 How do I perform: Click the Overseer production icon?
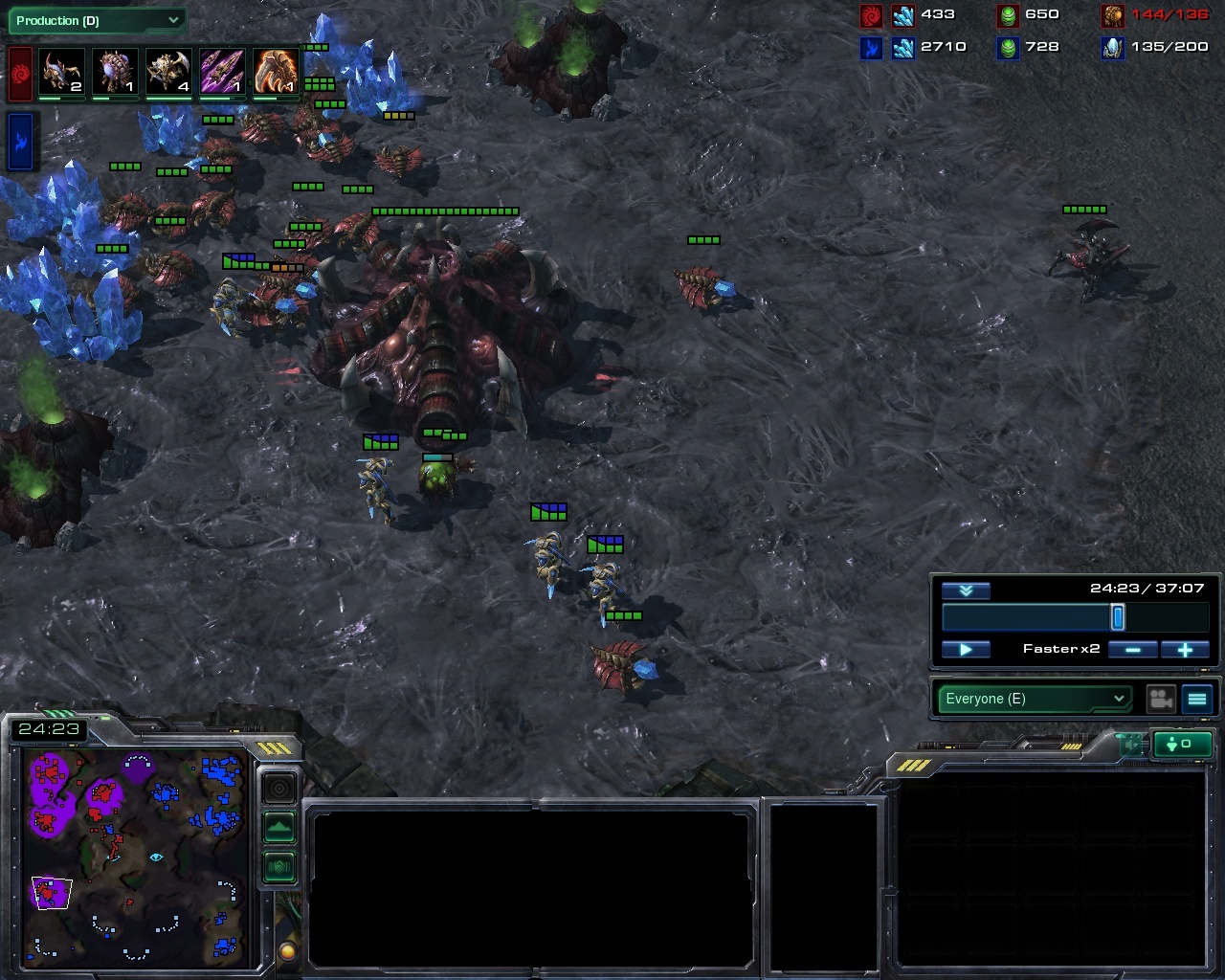(x=115, y=73)
